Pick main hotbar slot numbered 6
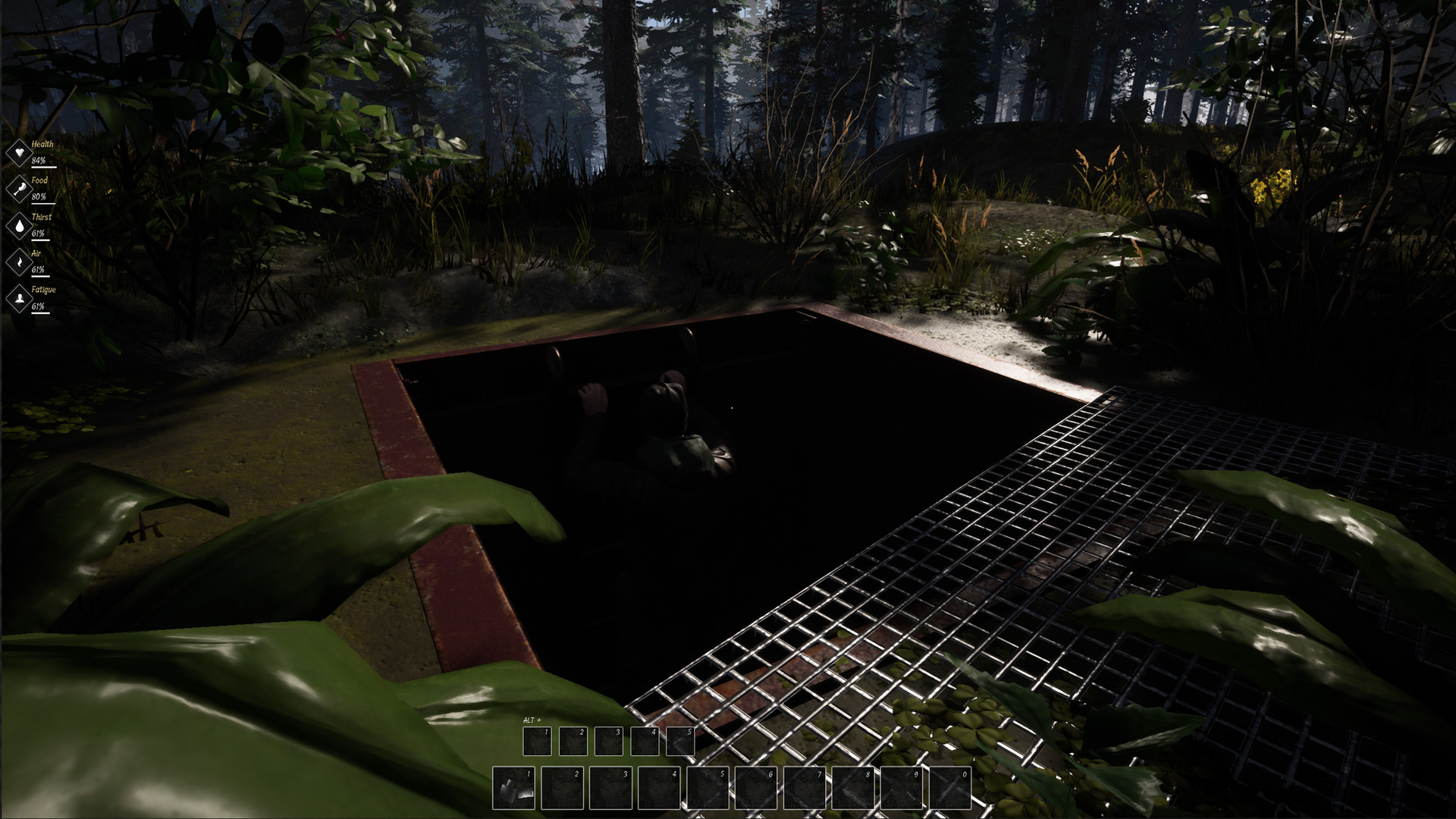The image size is (1456, 819). [756, 788]
